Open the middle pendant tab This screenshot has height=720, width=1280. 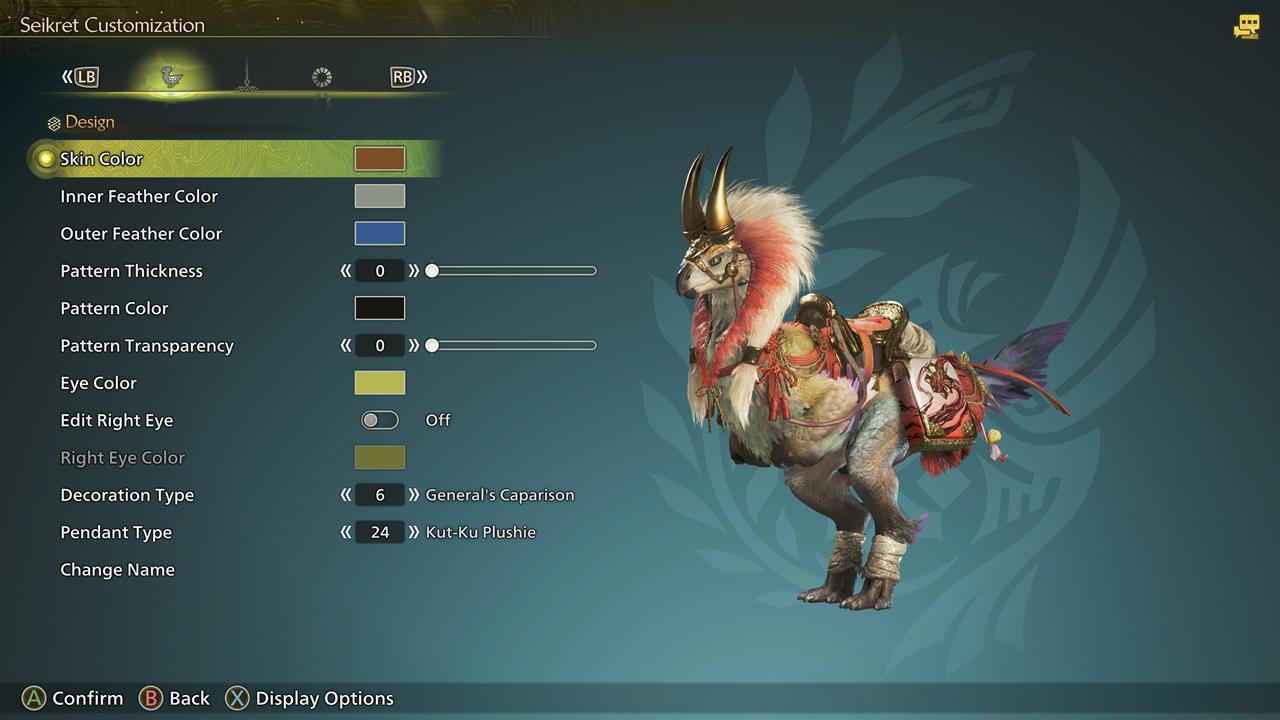point(247,78)
